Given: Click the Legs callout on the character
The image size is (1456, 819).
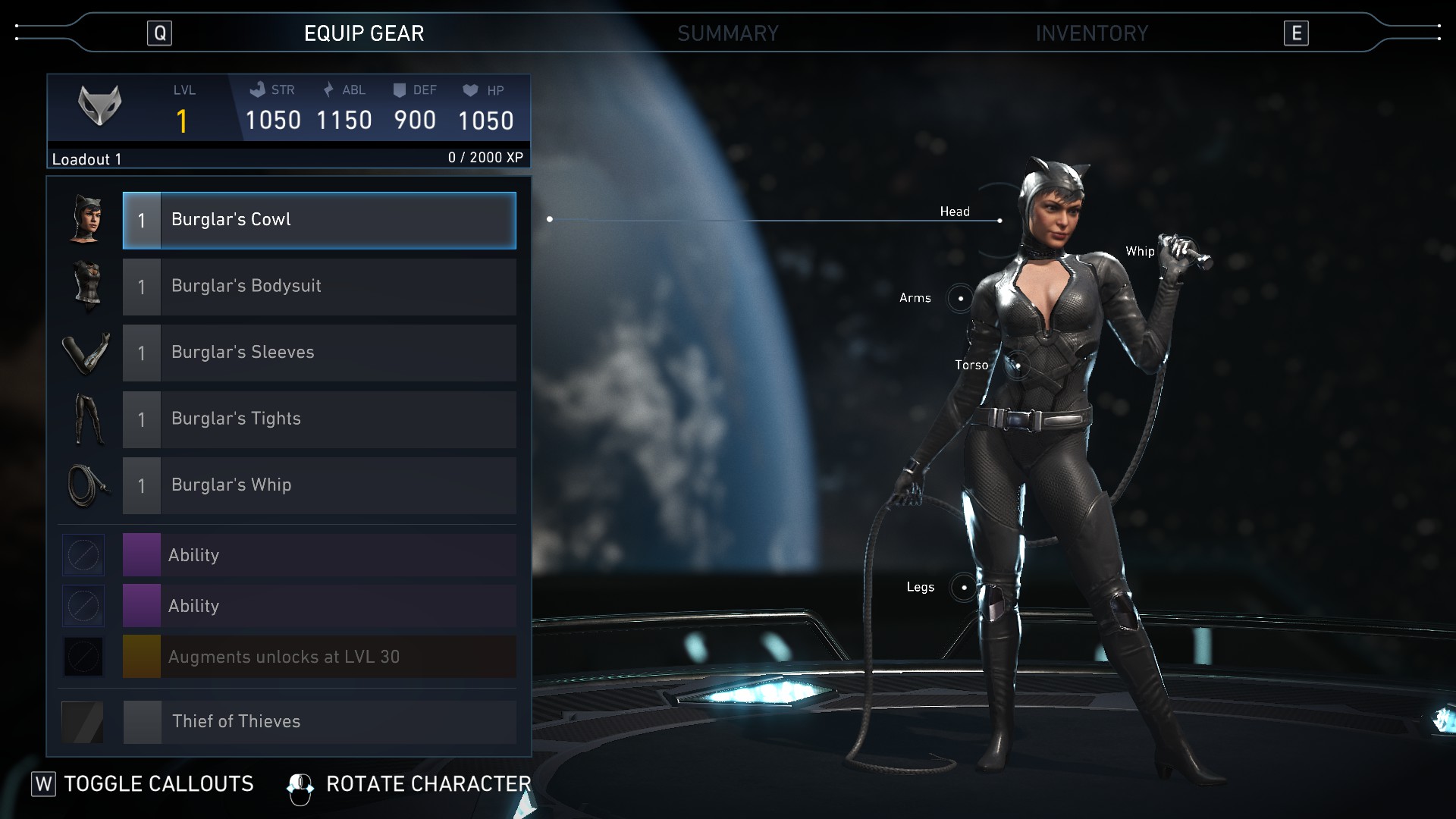Looking at the screenshot, I should coord(963,587).
